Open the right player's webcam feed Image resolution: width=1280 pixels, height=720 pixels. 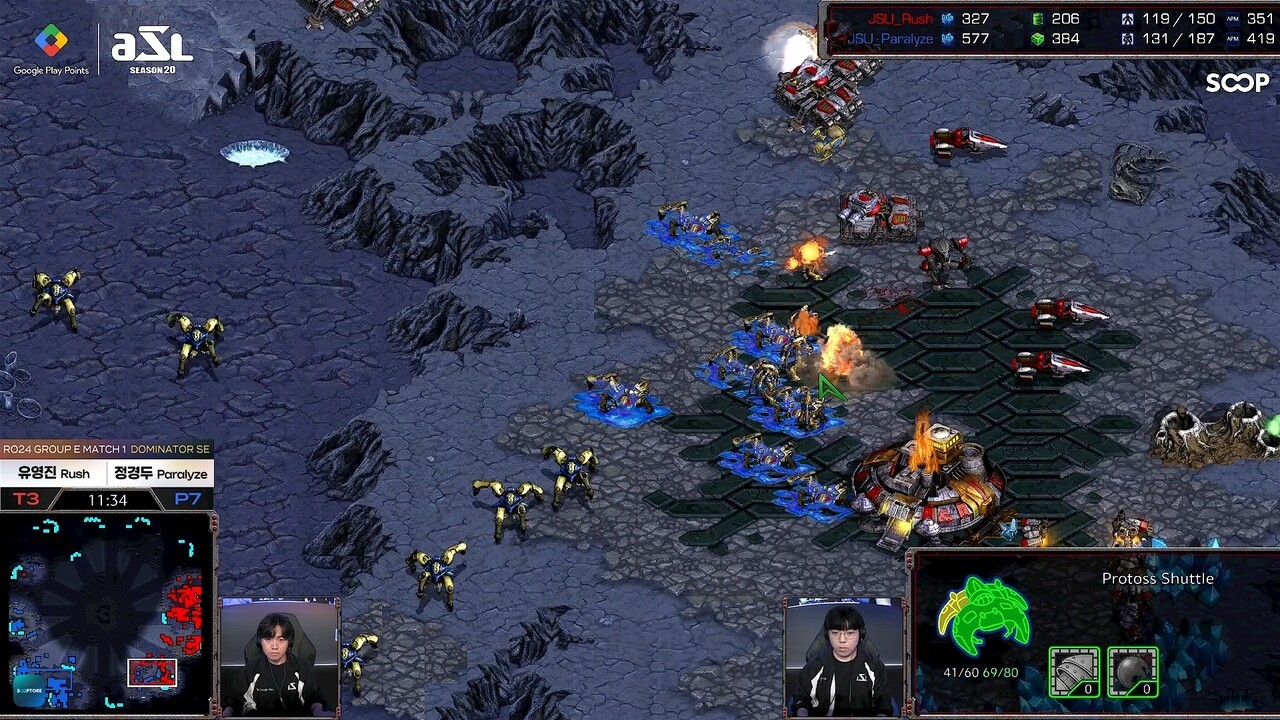click(x=844, y=656)
